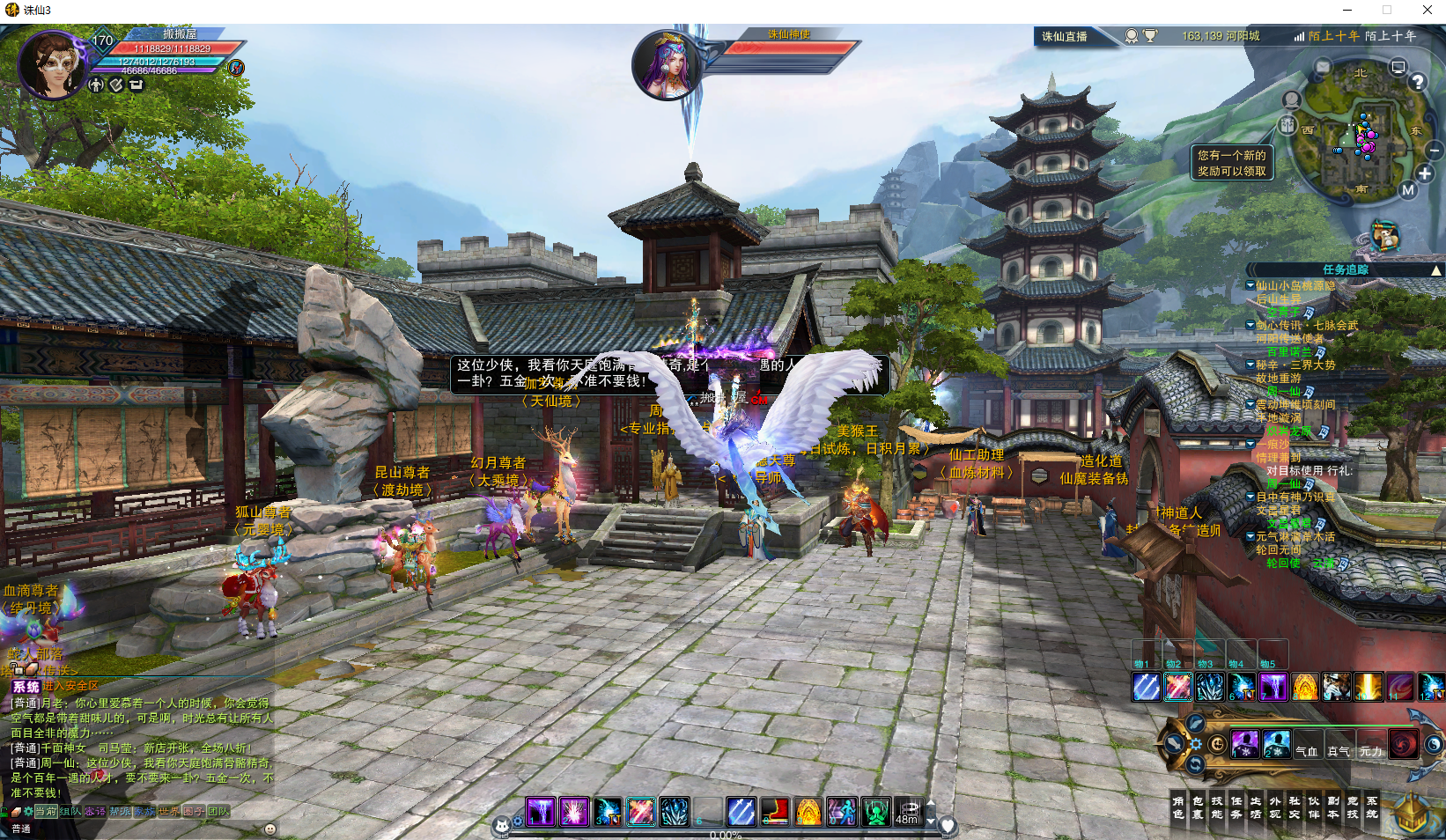Switch chat to the 世界 channel

[x=169, y=811]
